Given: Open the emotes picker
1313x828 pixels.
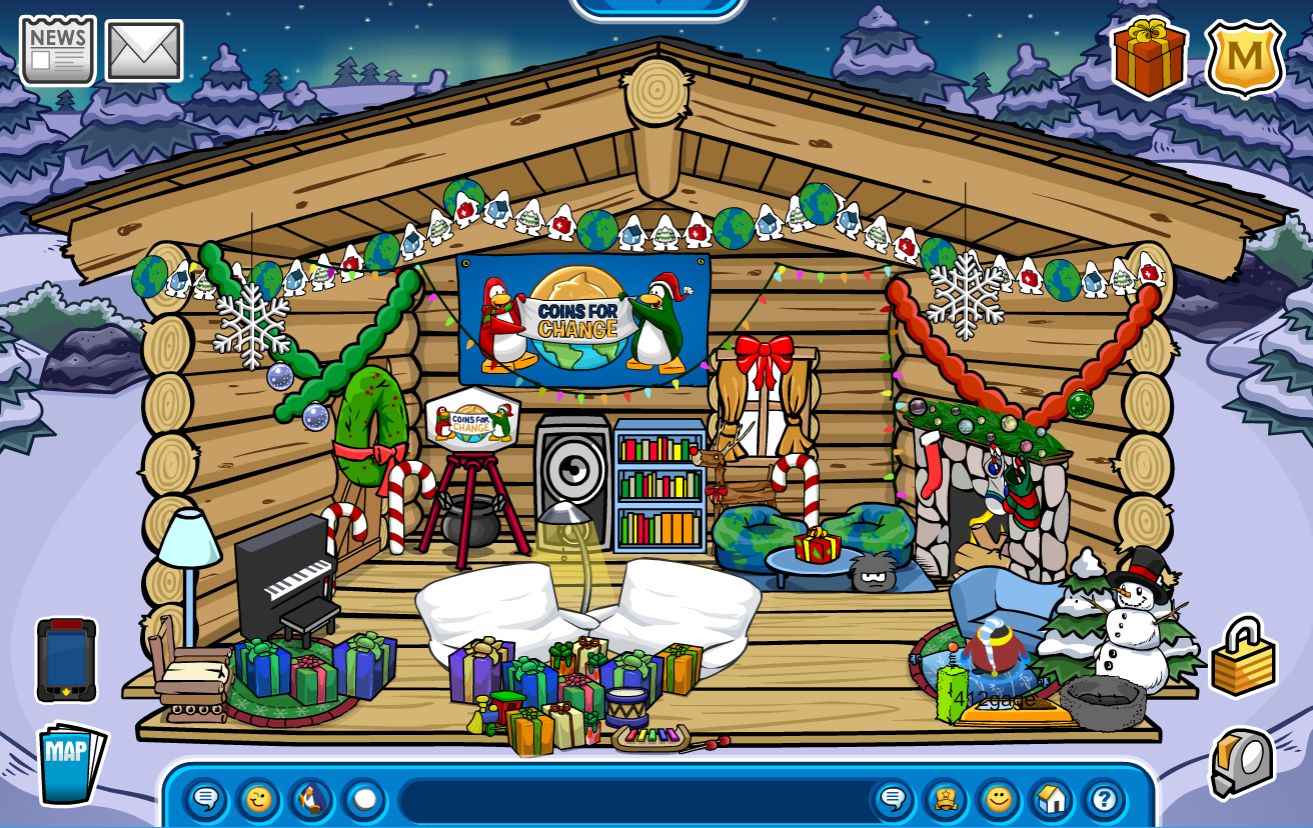Looking at the screenshot, I should coord(258,800).
